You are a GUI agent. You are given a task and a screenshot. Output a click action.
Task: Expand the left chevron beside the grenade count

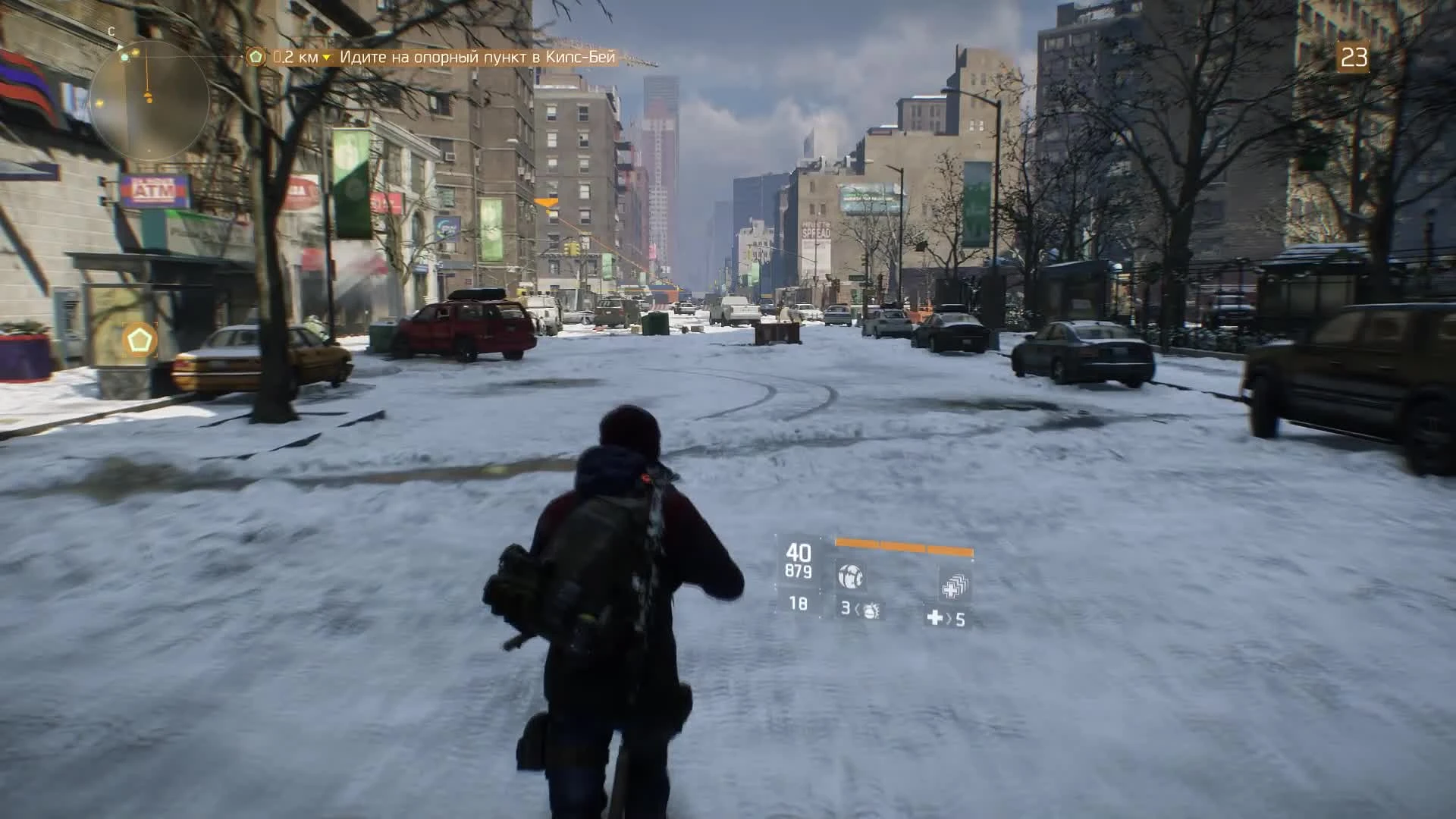tap(858, 610)
